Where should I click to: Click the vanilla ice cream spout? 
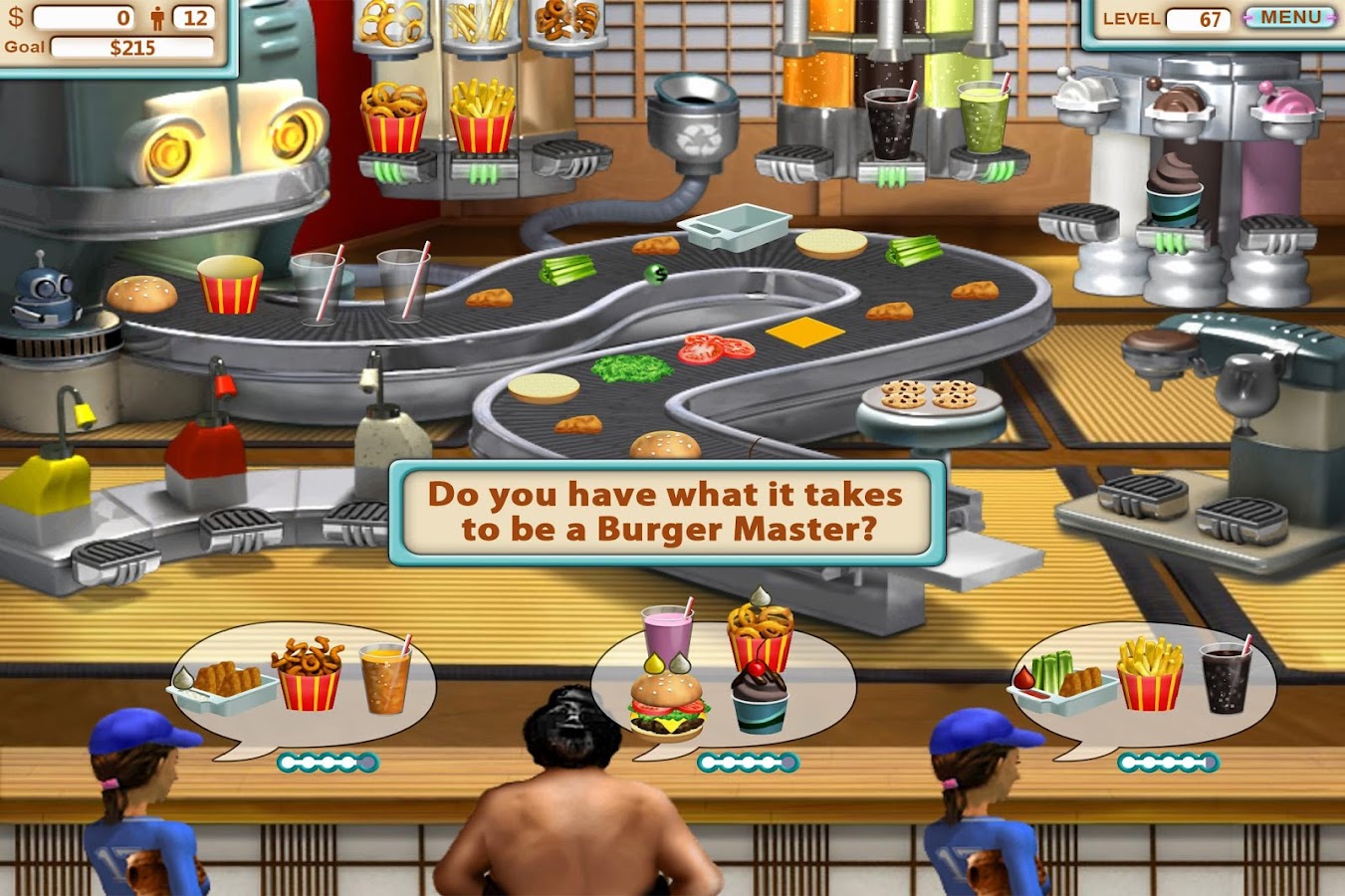tap(1085, 95)
